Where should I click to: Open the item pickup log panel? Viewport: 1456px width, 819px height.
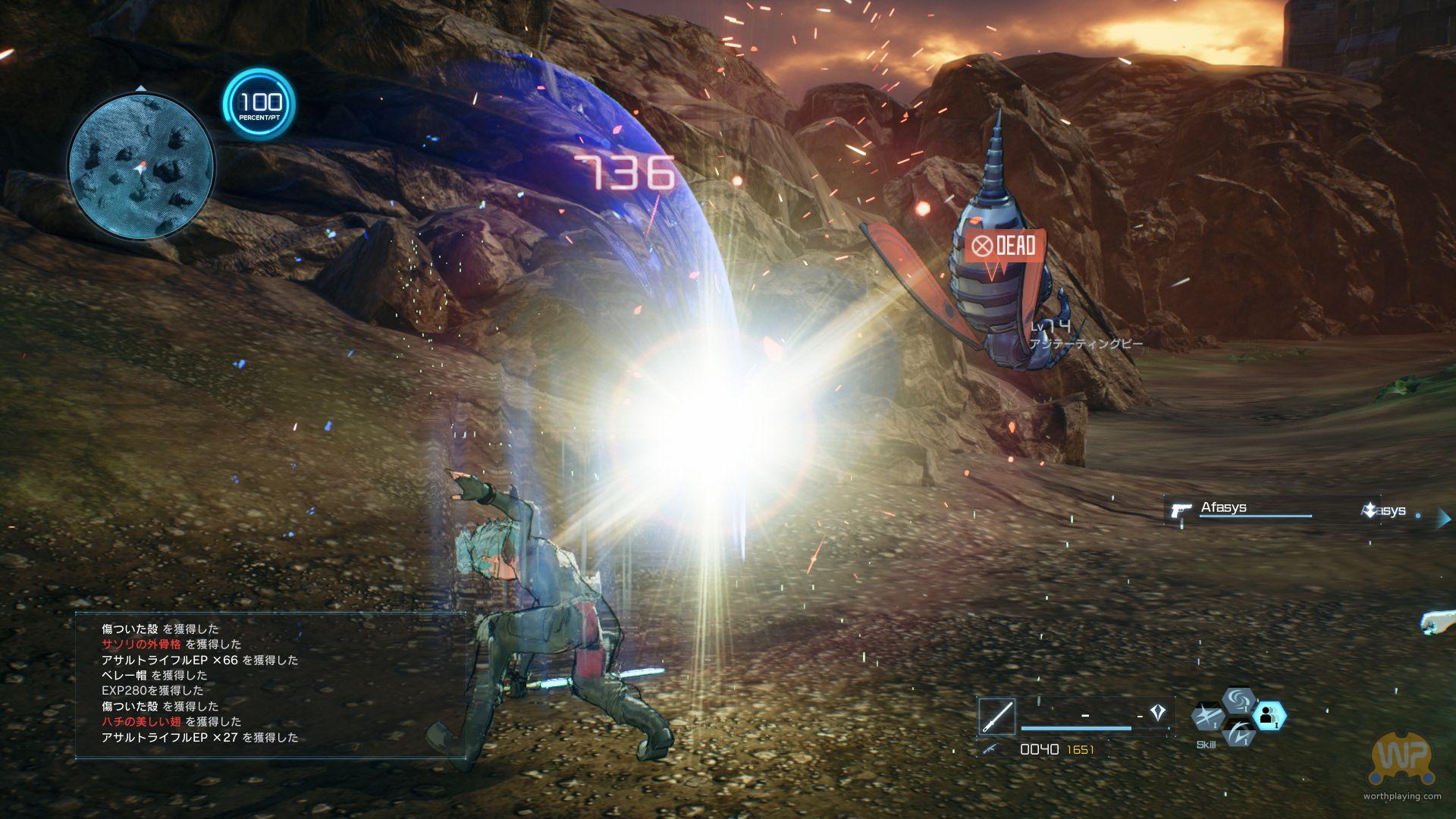point(270,683)
